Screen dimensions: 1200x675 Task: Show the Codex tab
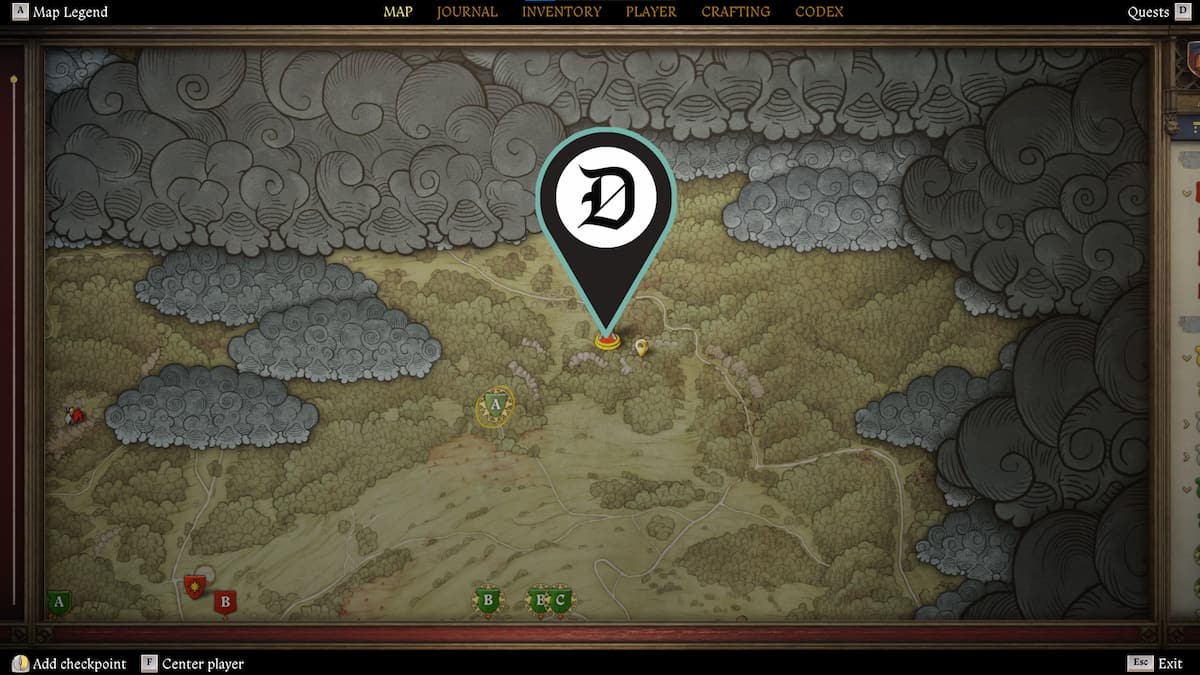[x=819, y=12]
